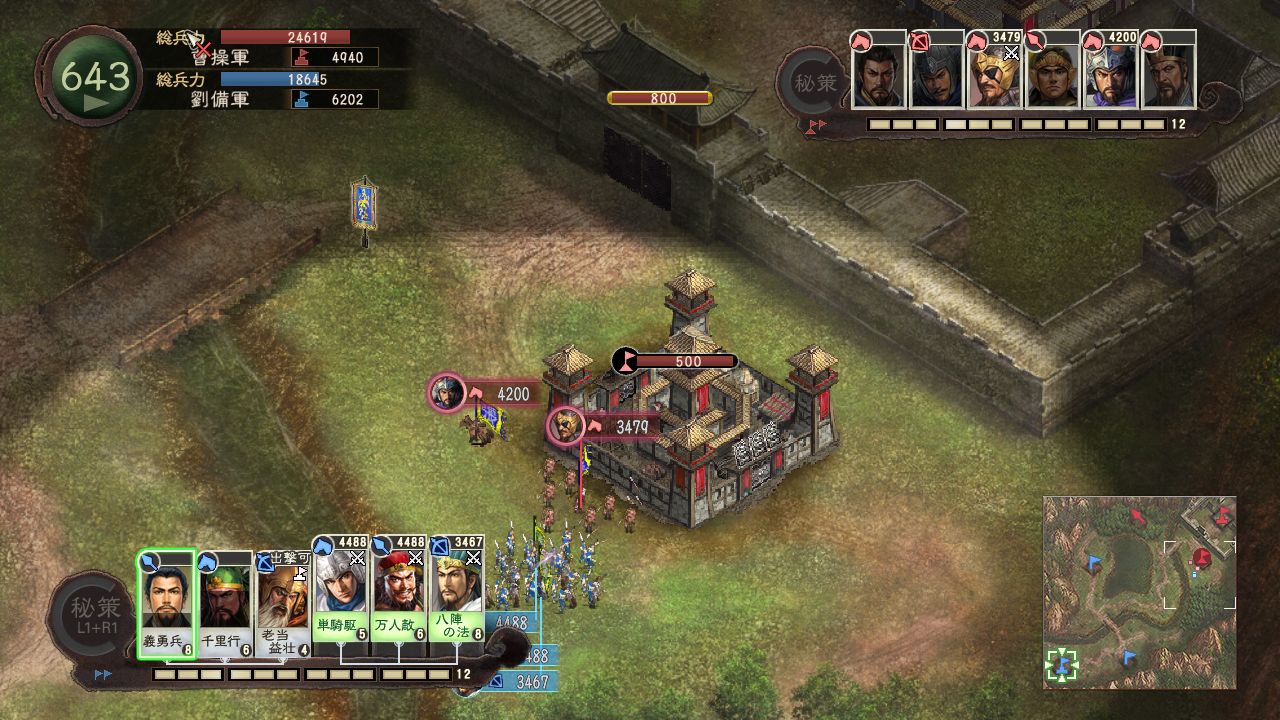The image size is (1280, 720).
Task: Choose the 八陣の法 officer card
Action: pyautogui.click(x=458, y=600)
